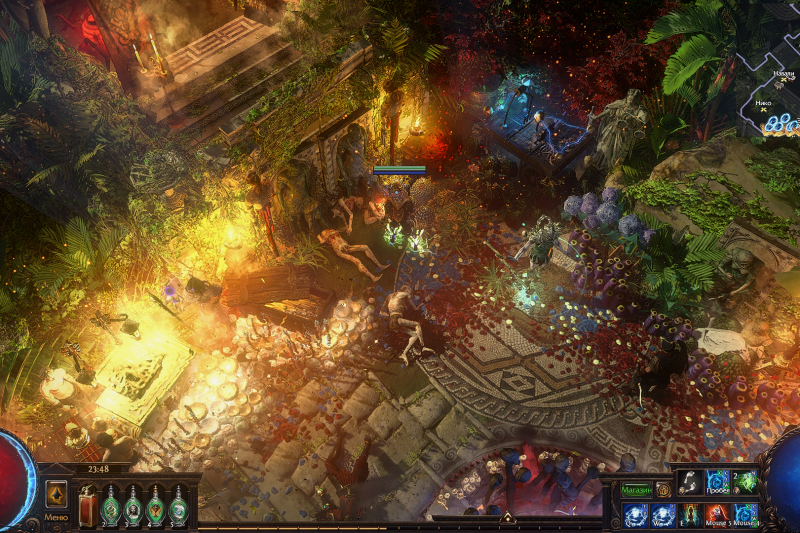
Task: Select the blue orb skill labeled W
Action: 662,515
